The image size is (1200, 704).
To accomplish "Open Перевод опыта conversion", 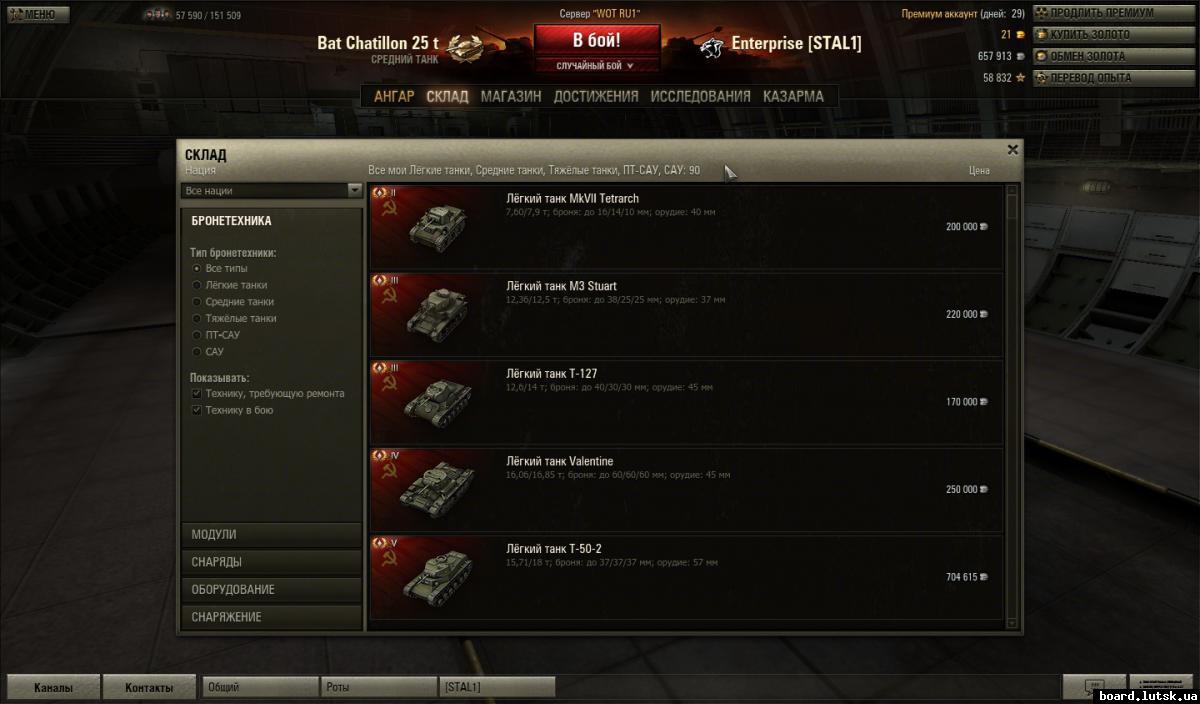I will (1099, 78).
